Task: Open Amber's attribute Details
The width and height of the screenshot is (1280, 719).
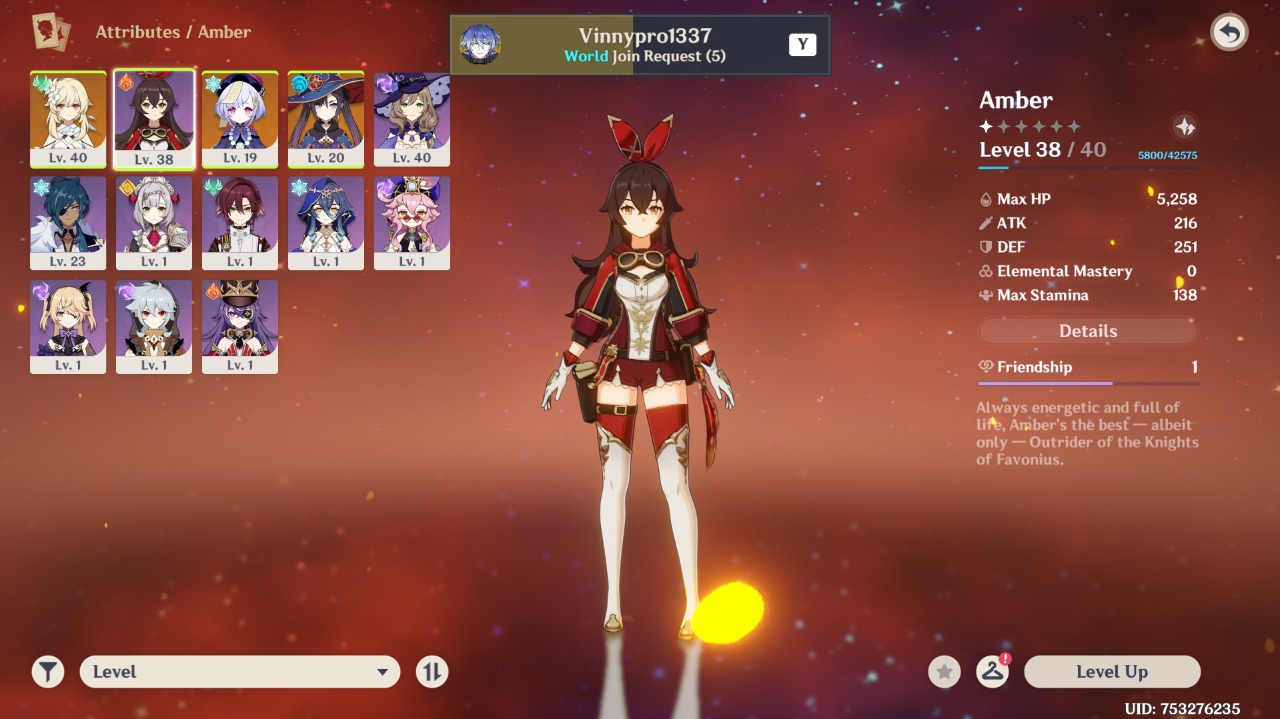Action: tap(1088, 331)
